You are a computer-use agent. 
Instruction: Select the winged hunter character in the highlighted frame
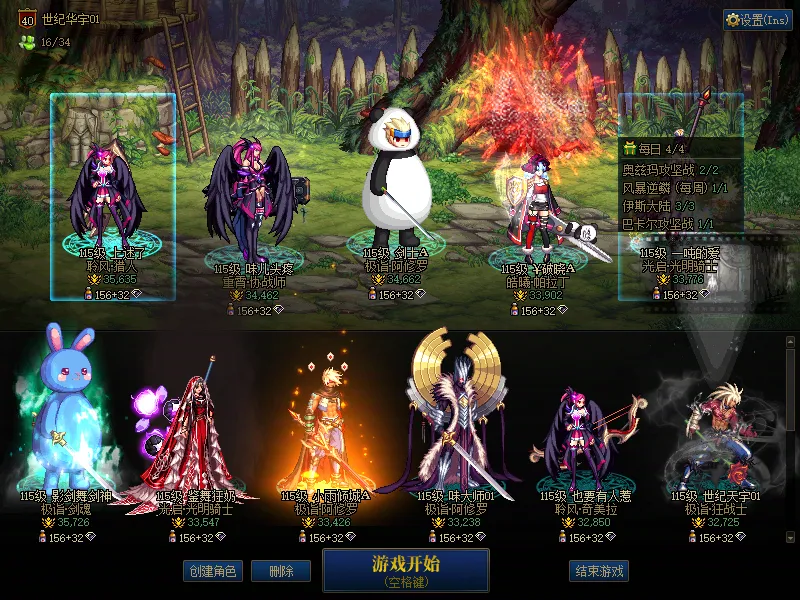pos(112,195)
